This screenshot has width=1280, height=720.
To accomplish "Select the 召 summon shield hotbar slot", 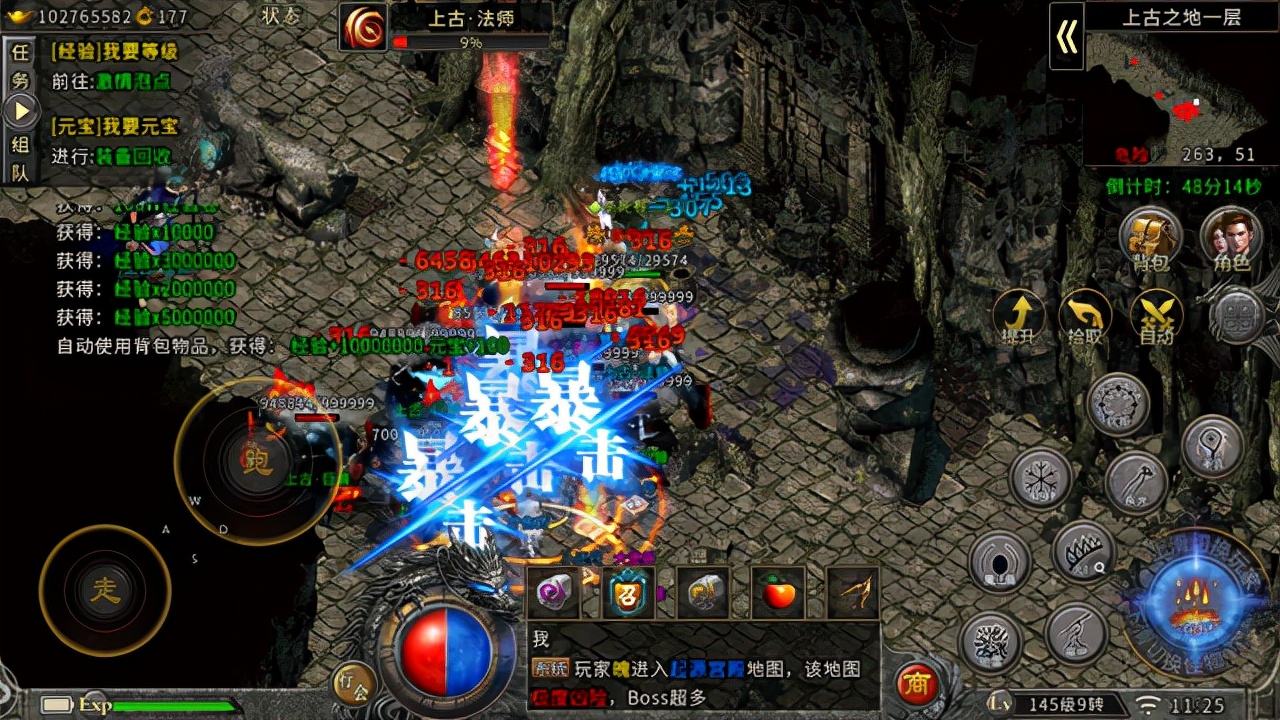I will tap(630, 593).
